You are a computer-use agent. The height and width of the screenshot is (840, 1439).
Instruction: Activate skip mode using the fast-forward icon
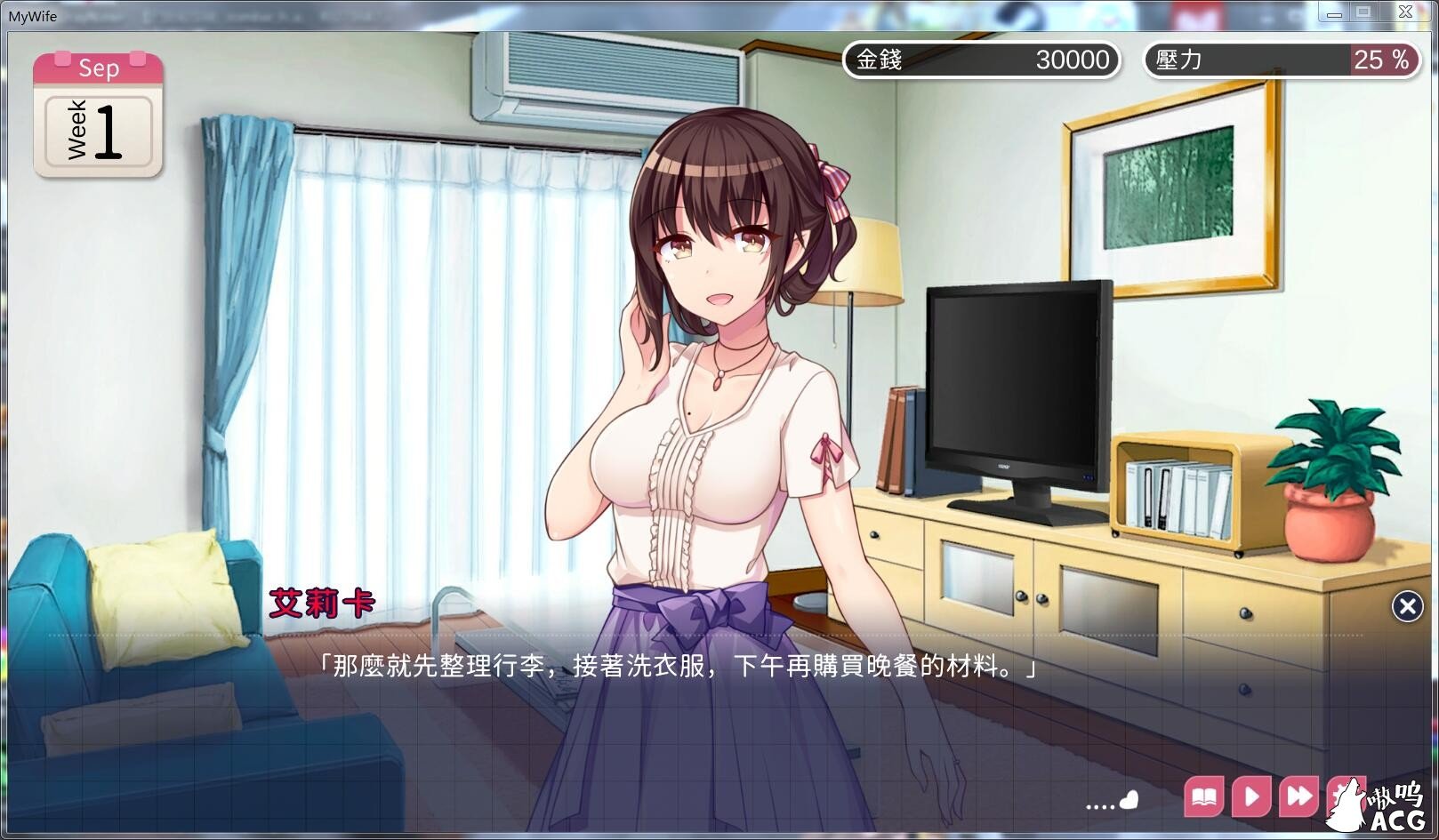pos(1298,797)
